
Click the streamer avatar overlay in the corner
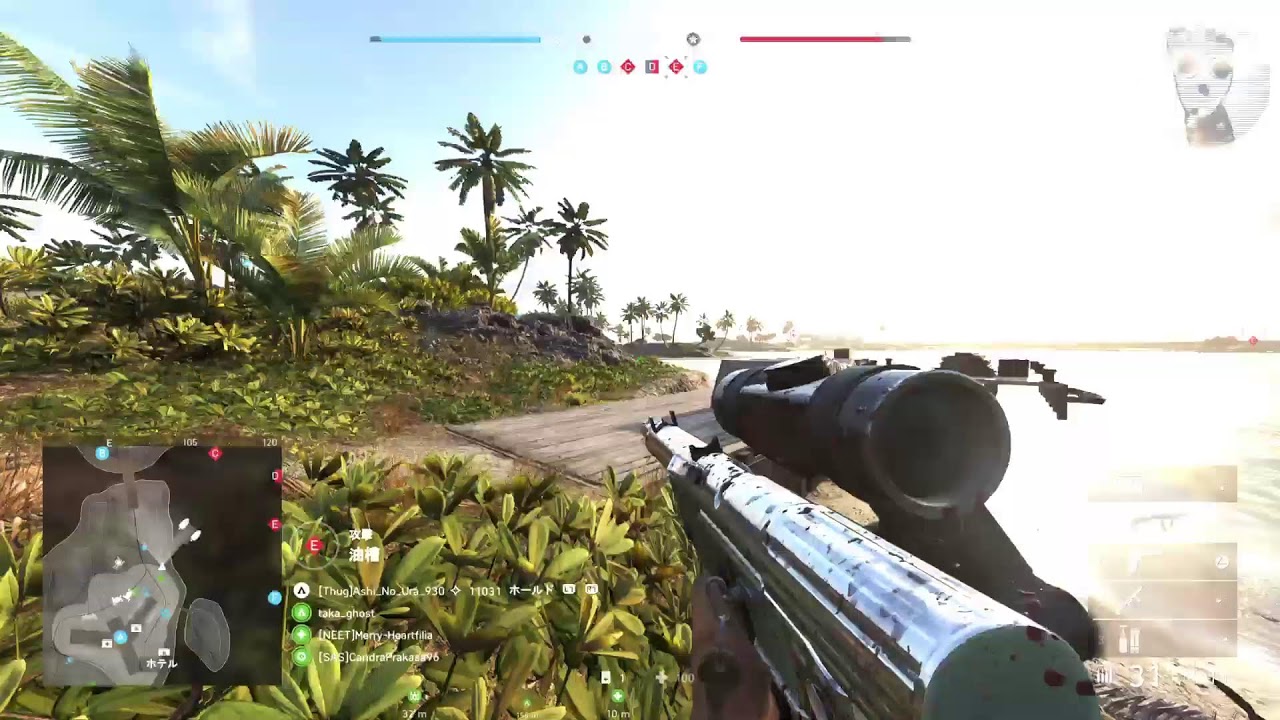coord(1216,84)
